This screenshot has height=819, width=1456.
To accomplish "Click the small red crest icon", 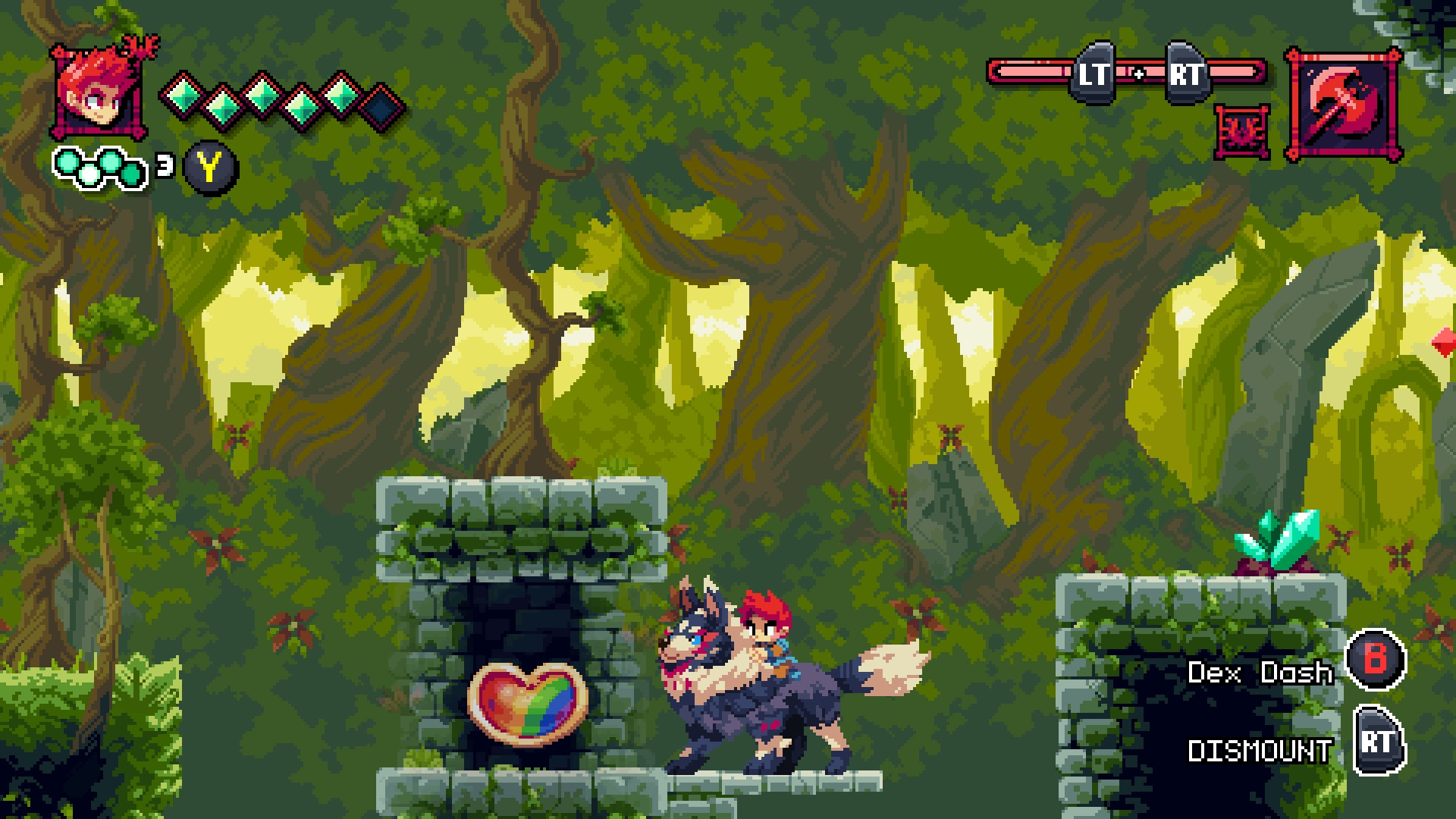I will coord(1243,132).
